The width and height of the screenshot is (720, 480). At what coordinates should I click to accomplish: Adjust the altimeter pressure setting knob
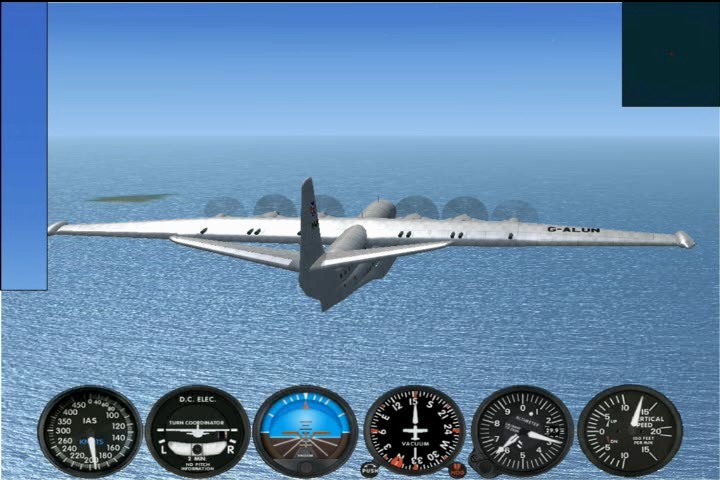coord(485,466)
